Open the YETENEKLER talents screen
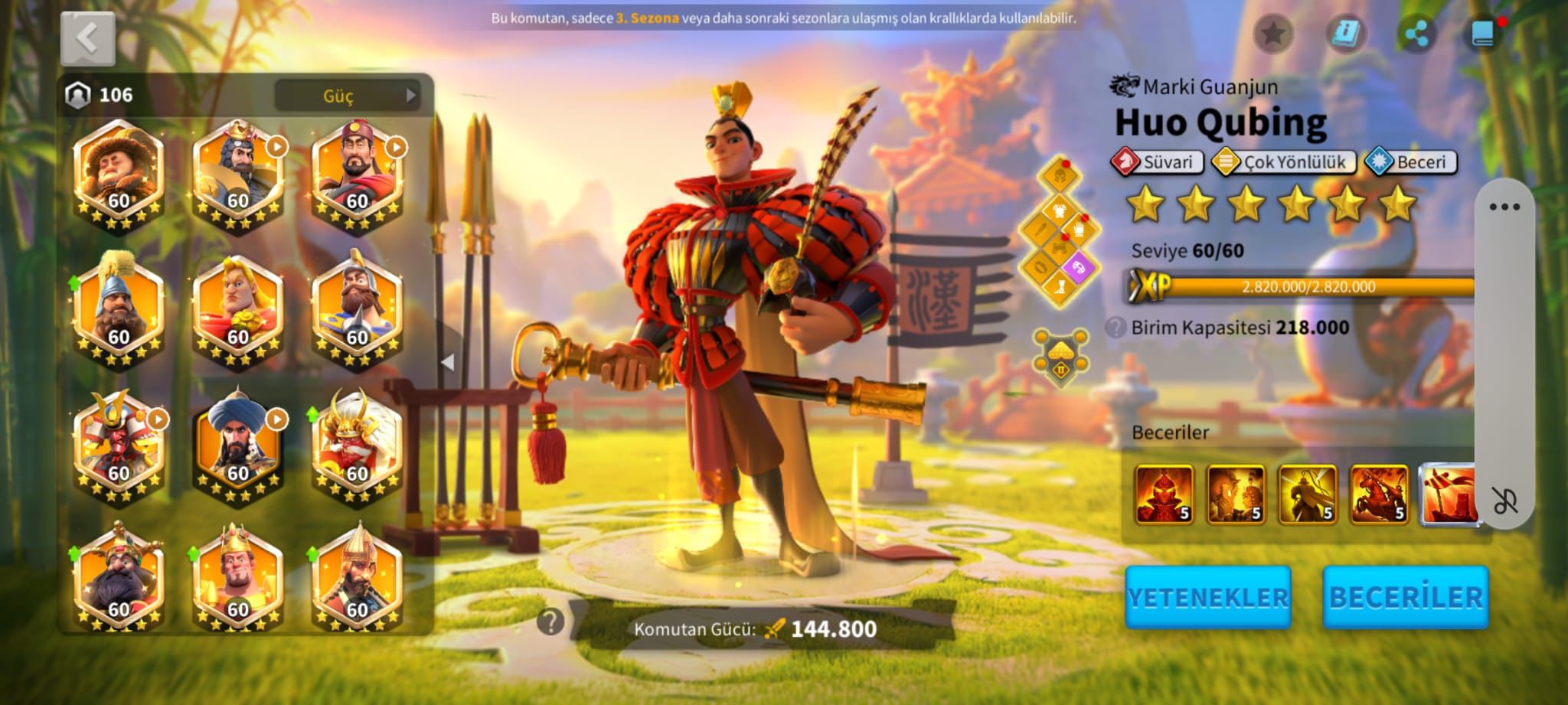 click(1208, 598)
